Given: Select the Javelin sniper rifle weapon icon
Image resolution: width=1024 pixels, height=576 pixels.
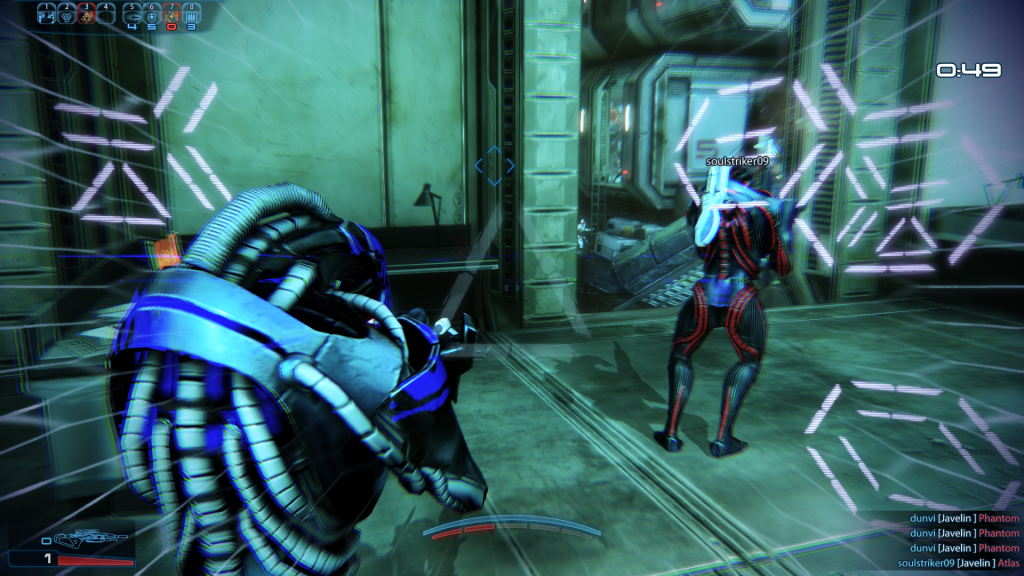Looking at the screenshot, I should [92, 540].
